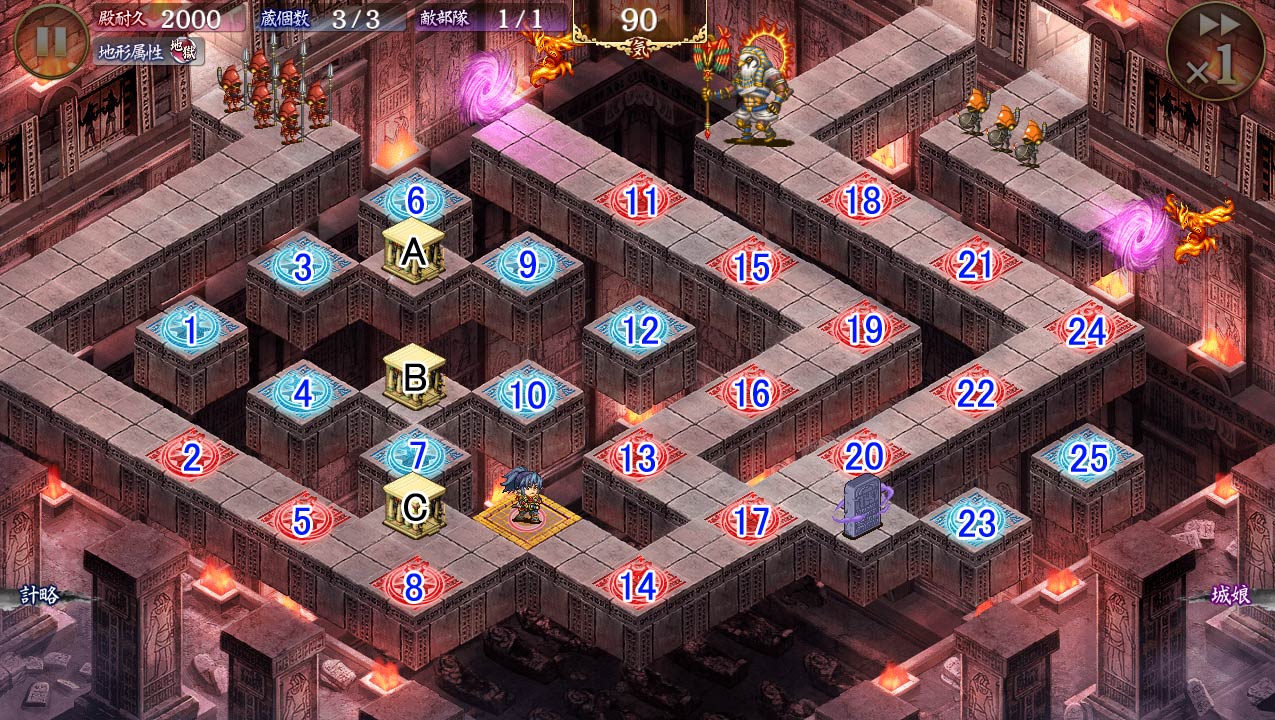Select blue deployment tile 1
The image size is (1275, 720).
tap(191, 329)
